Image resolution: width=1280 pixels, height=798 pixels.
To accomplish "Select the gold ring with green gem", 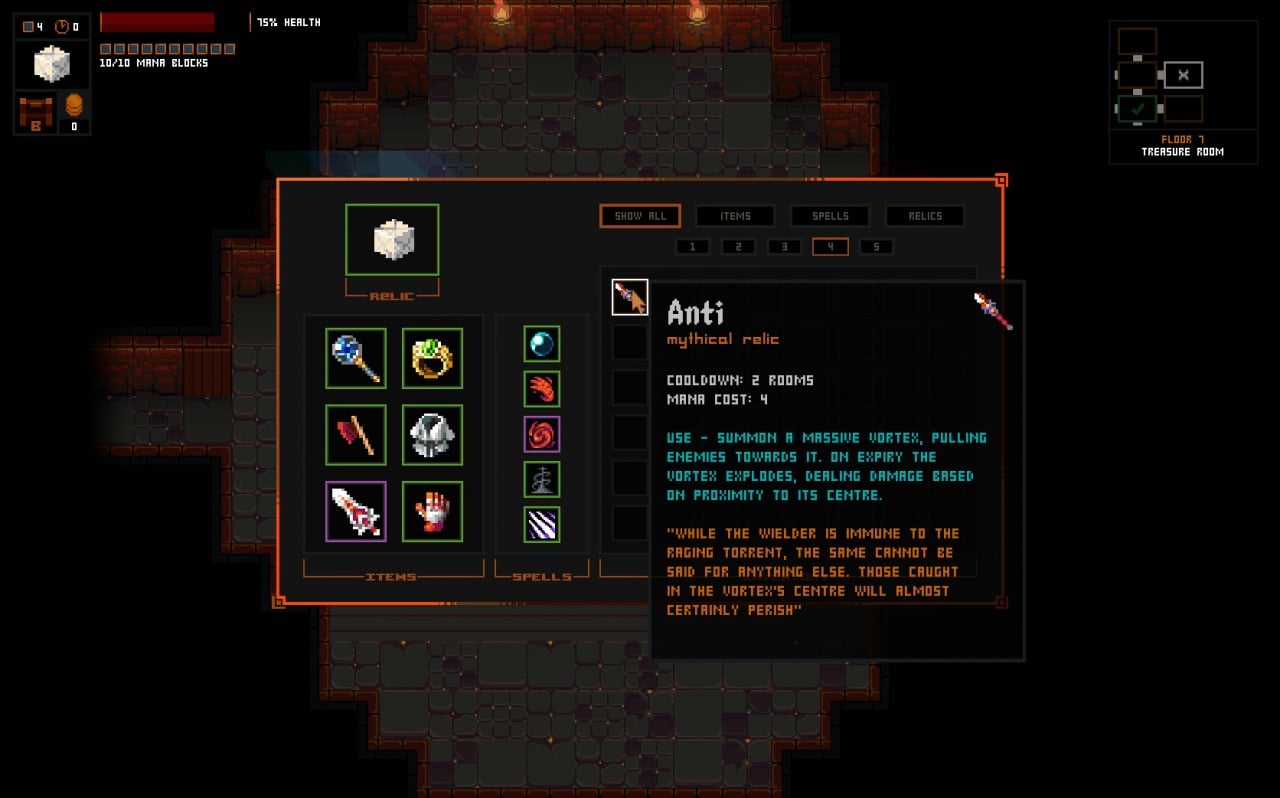I will 432,358.
